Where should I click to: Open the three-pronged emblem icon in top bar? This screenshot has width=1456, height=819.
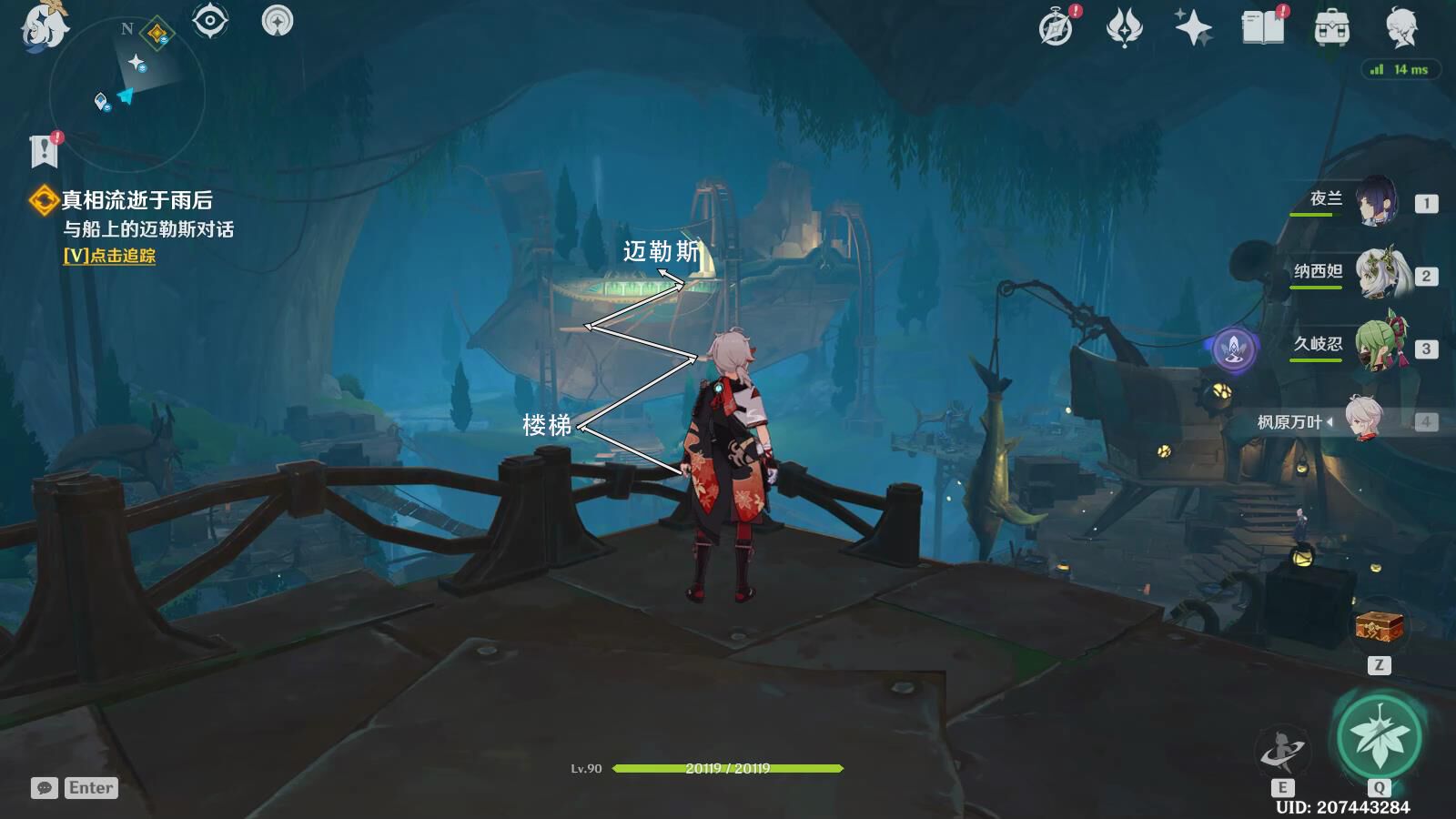click(x=1124, y=27)
